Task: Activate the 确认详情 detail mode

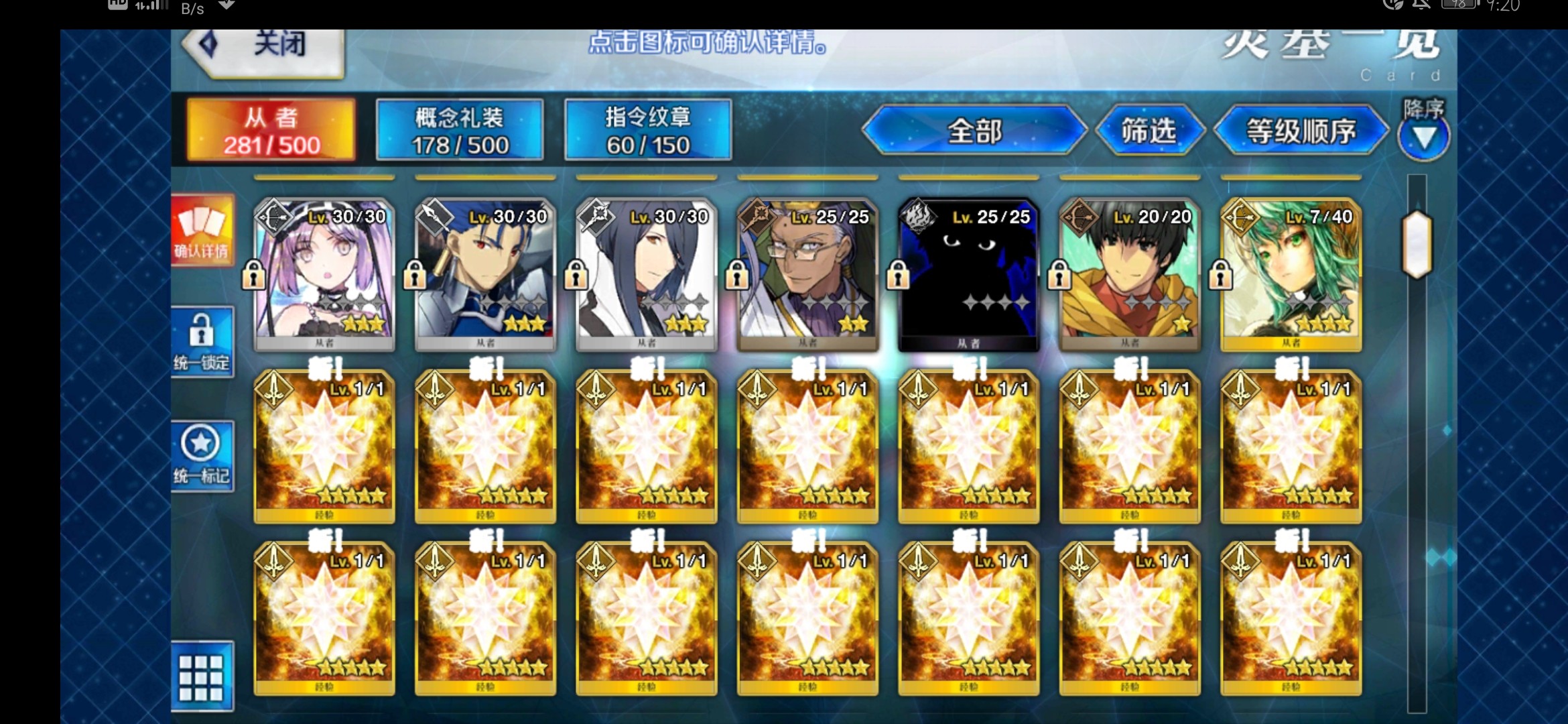Action: pyautogui.click(x=202, y=231)
